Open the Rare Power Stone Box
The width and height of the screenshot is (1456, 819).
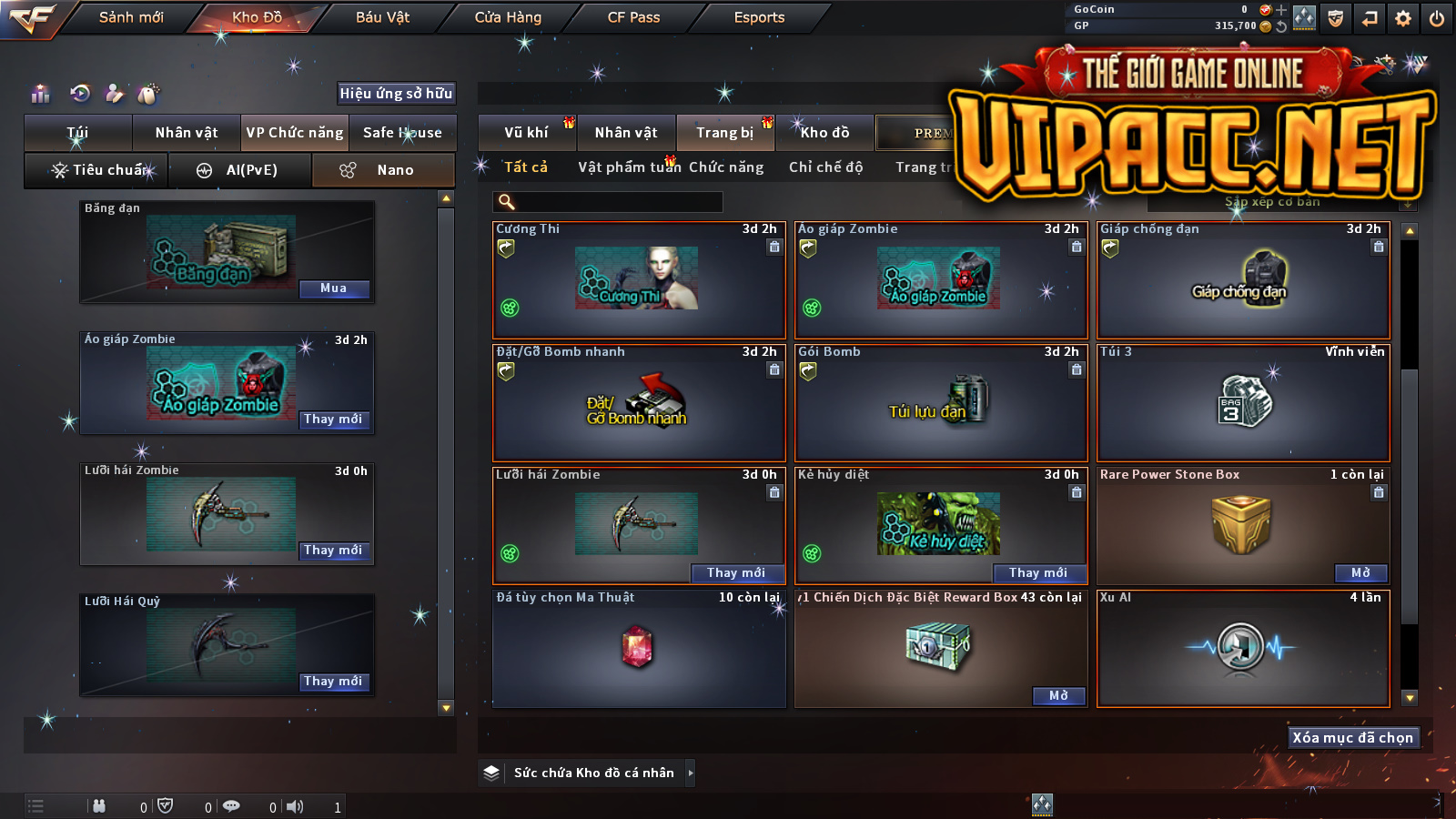tap(1360, 572)
